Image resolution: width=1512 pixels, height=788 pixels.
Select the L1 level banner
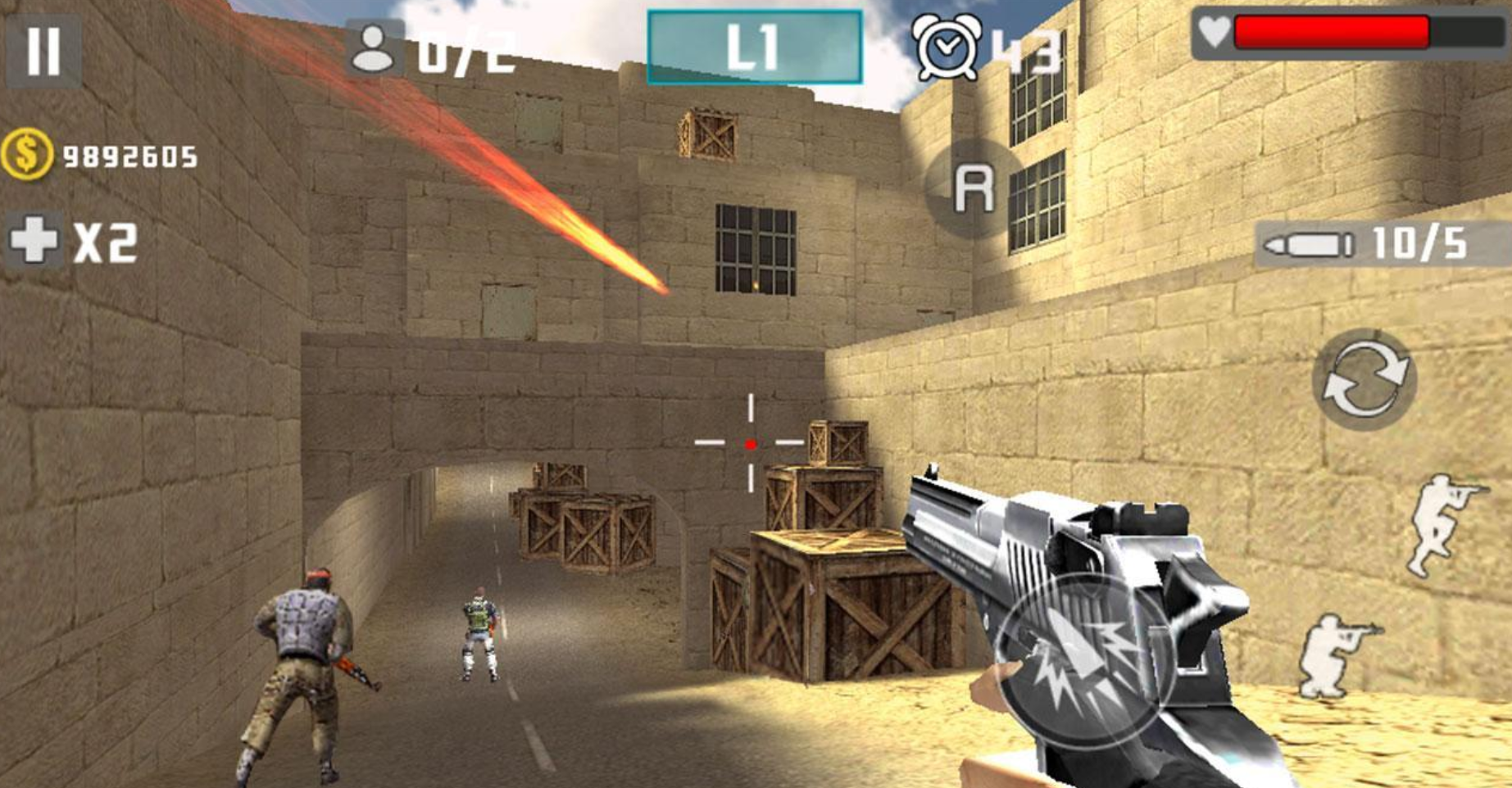tap(754, 43)
